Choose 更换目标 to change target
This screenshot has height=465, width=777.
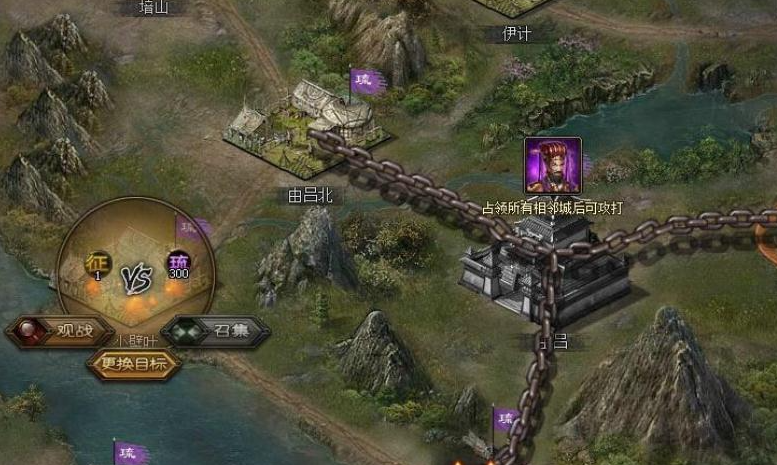135,363
